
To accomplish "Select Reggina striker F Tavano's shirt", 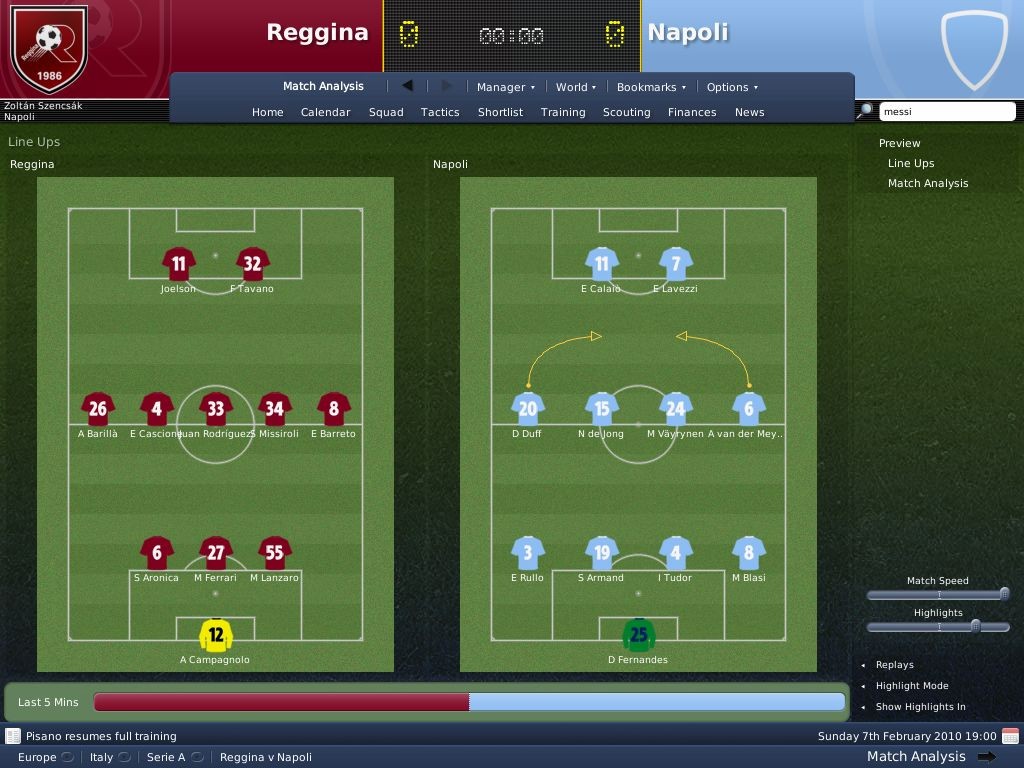I will 252,264.
